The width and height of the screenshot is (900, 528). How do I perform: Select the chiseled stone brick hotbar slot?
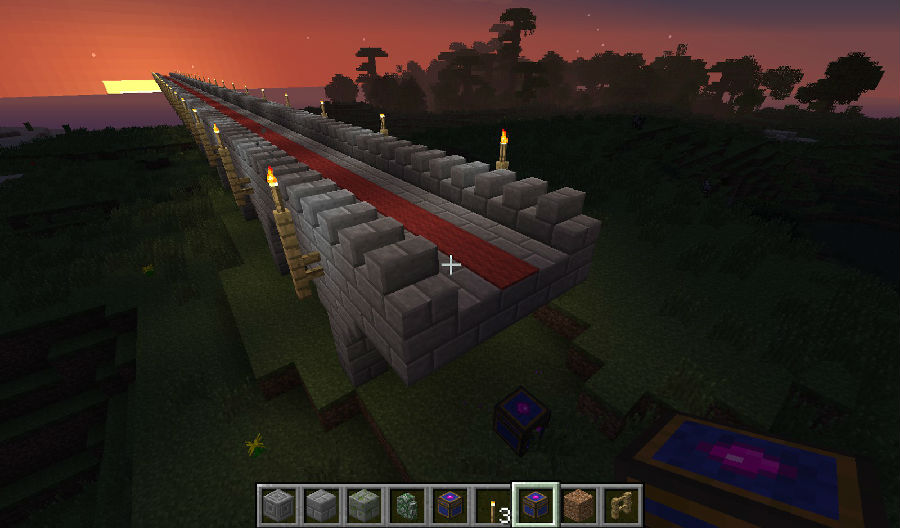coord(277,504)
